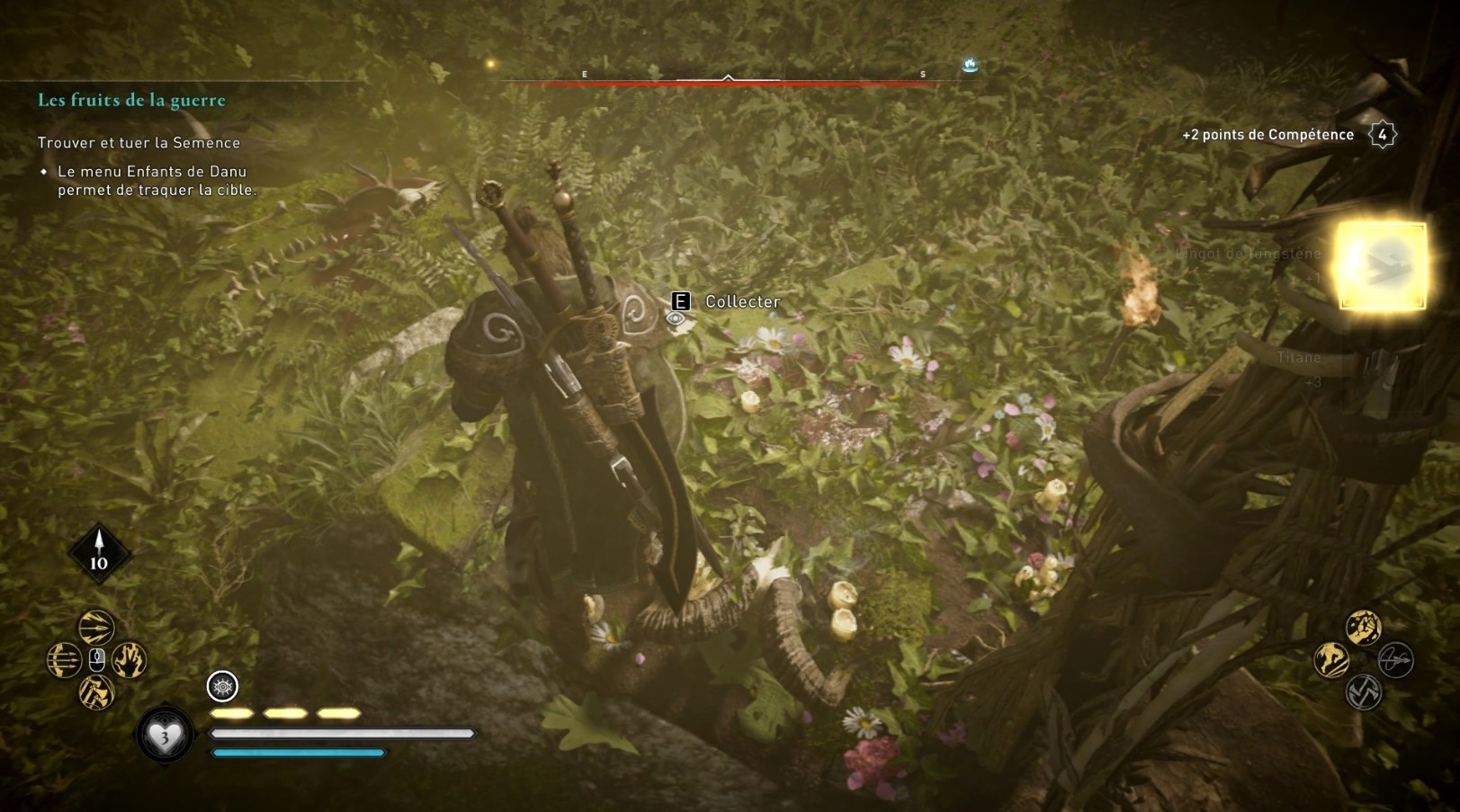Activate the twin axes throw ability
The width and height of the screenshot is (1460, 812).
coord(96,692)
